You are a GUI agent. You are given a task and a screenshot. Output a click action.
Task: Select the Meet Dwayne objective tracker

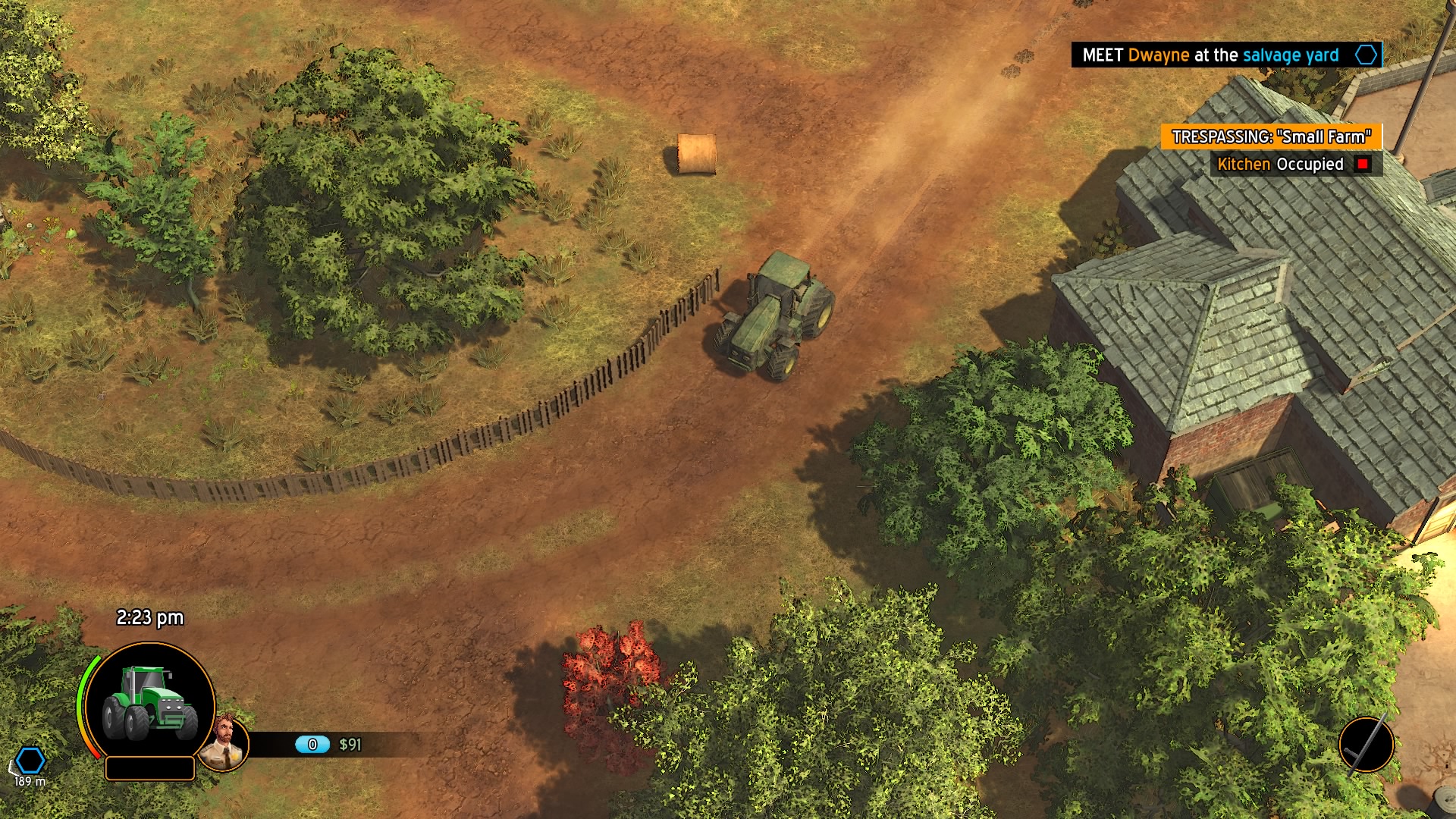tap(1225, 55)
